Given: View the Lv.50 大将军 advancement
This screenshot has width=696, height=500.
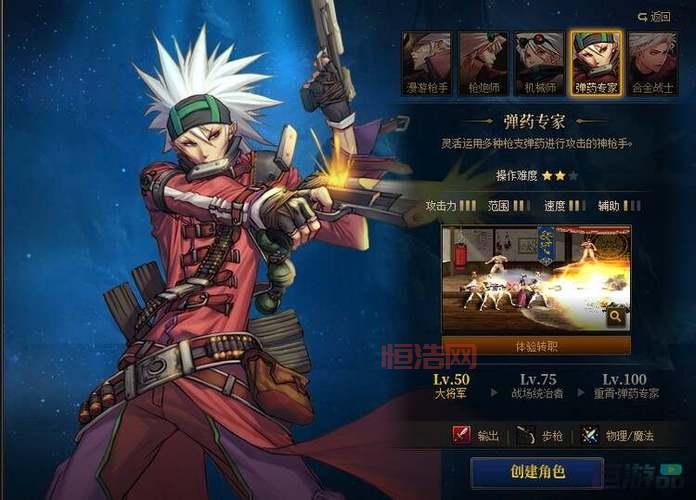Looking at the screenshot, I should click(451, 386).
